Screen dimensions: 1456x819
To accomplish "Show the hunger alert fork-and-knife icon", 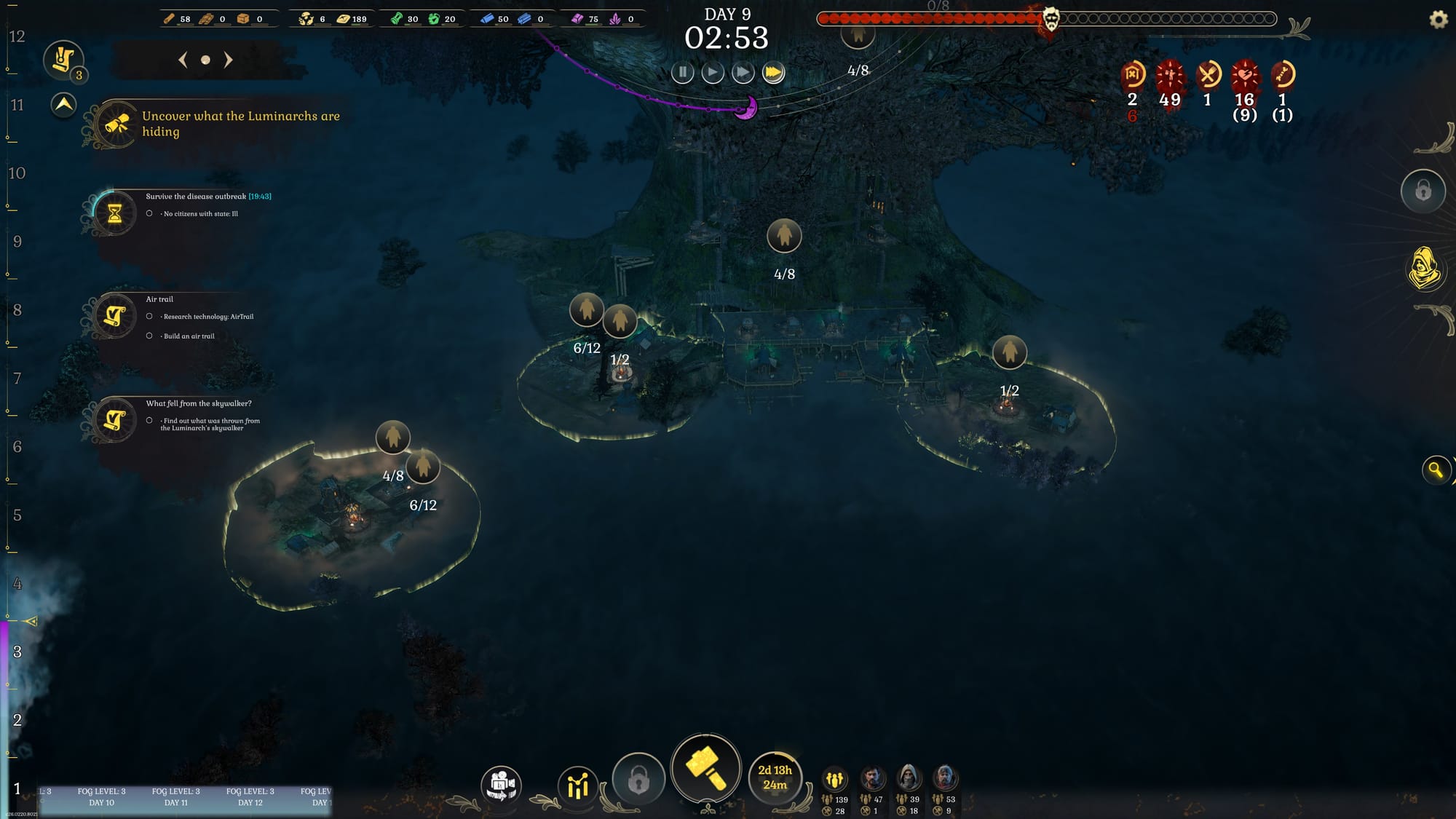I will pos(1208,74).
